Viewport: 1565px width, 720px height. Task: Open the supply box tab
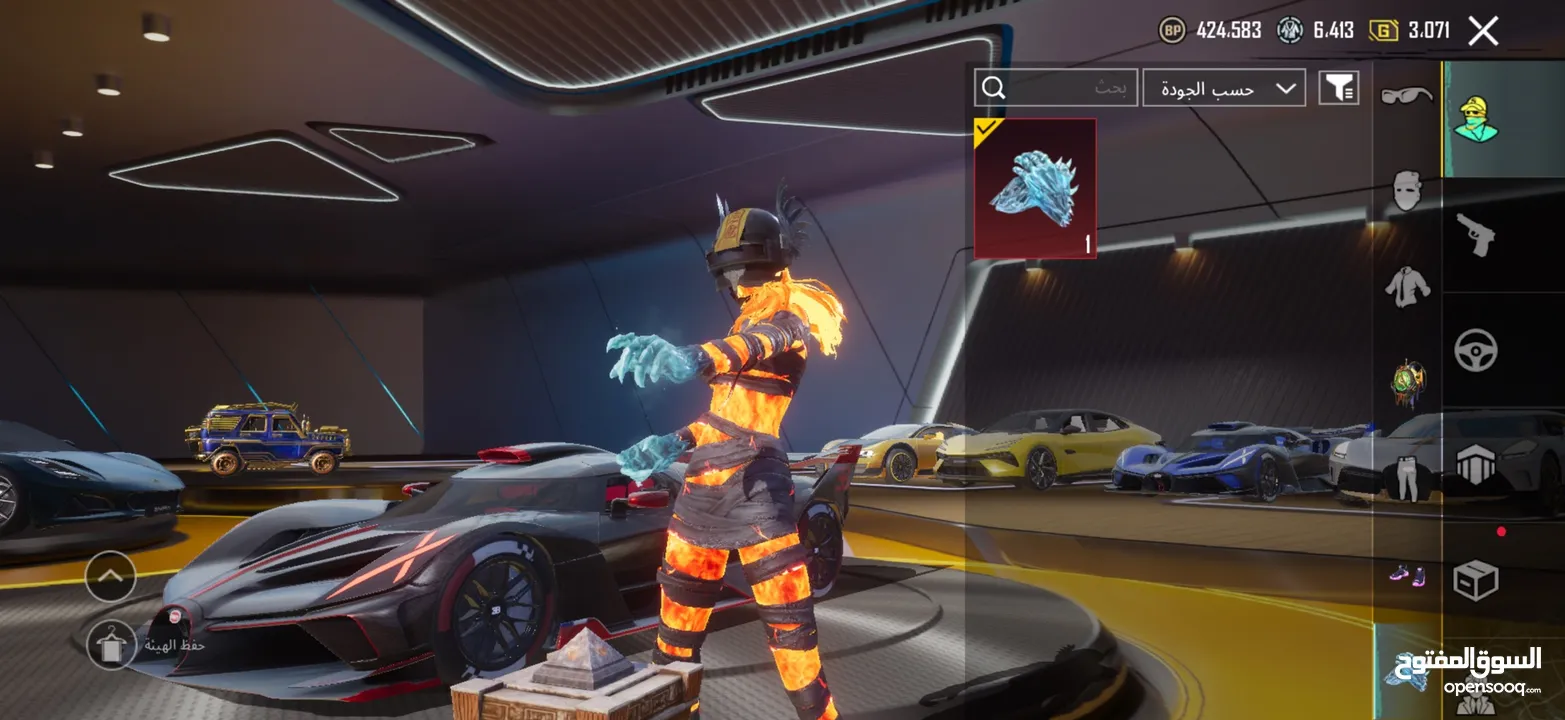click(1475, 580)
